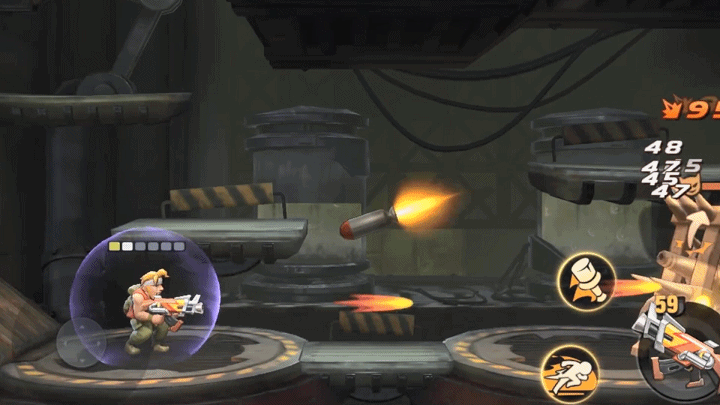Touch the virtual movement joystick

tap(80, 343)
